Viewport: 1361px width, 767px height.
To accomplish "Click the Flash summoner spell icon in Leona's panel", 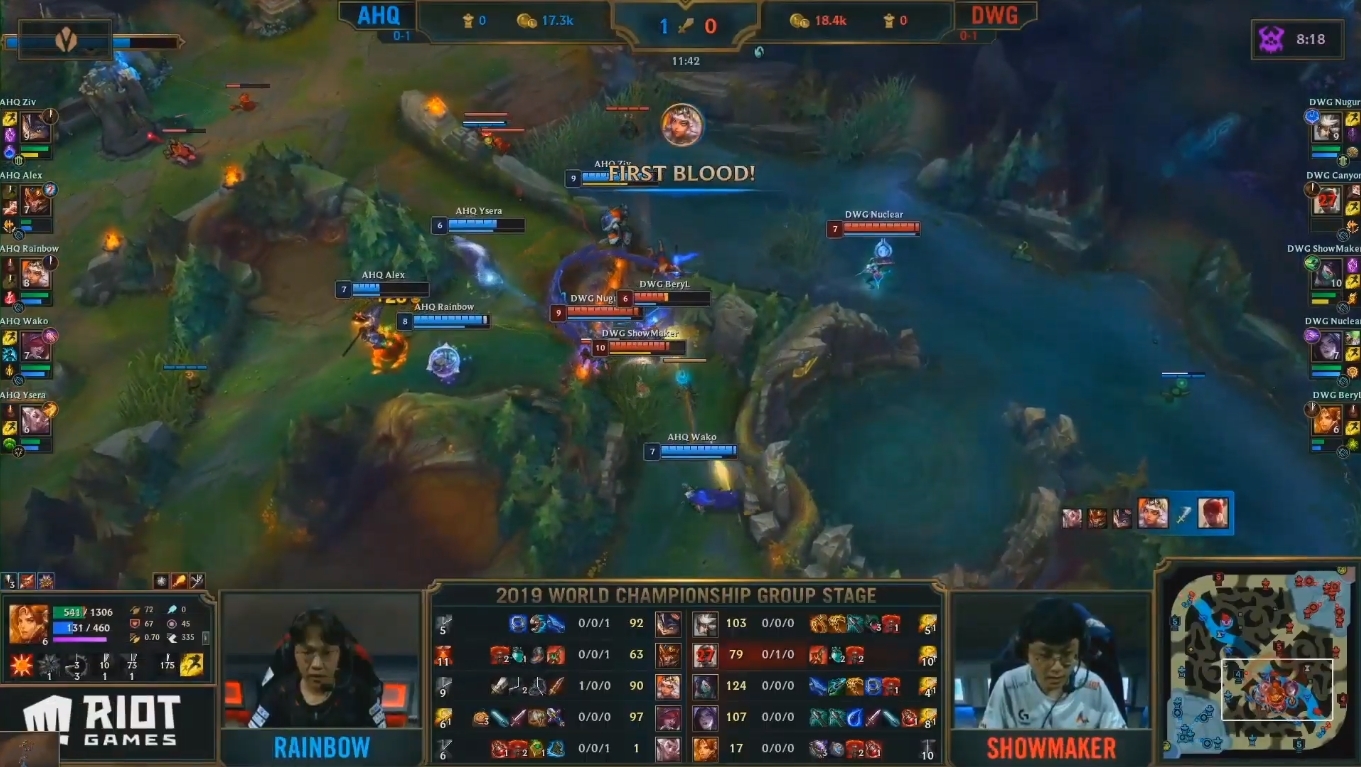I will click(190, 665).
